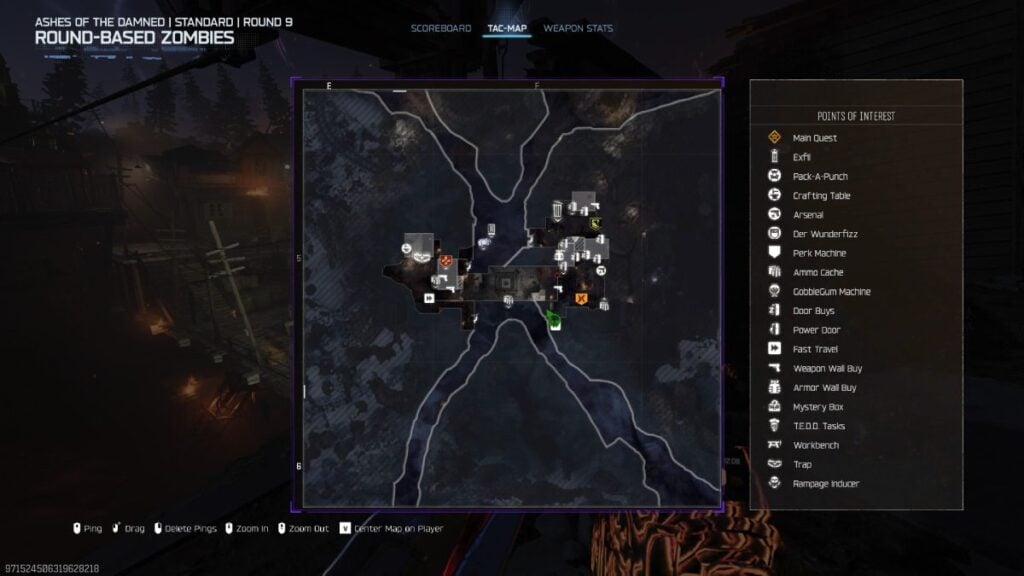The height and width of the screenshot is (576, 1024).
Task: Click the Crafting Table legend entry
Action: pyautogui.click(x=821, y=196)
